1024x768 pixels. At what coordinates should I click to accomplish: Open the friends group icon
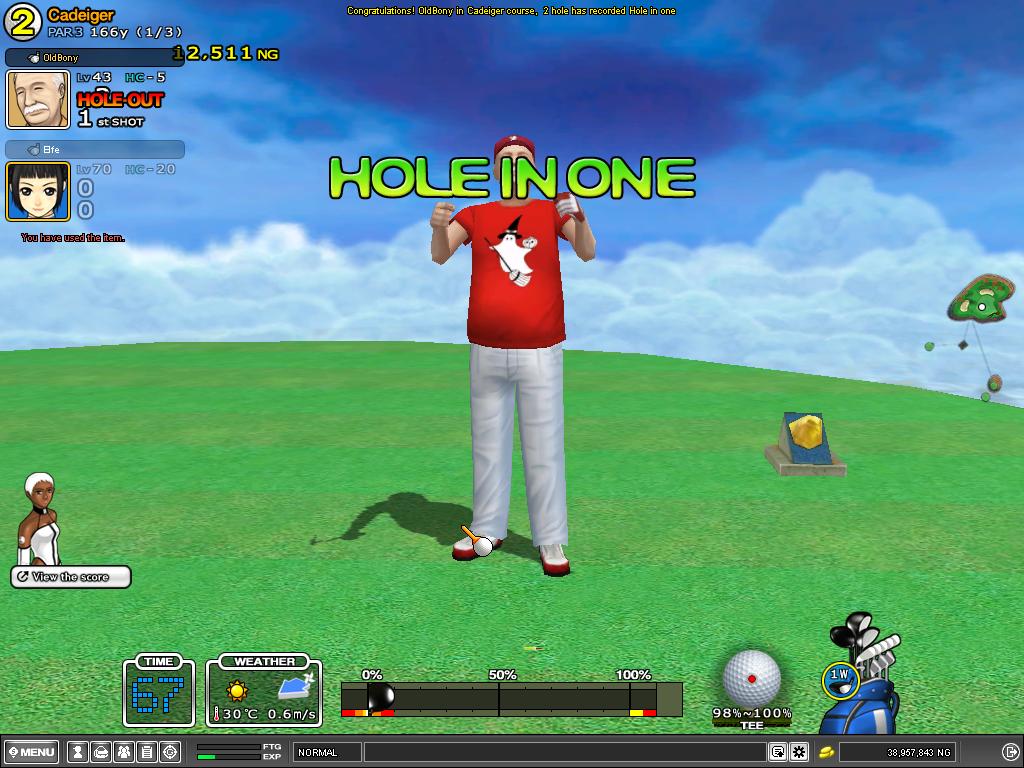coord(124,752)
